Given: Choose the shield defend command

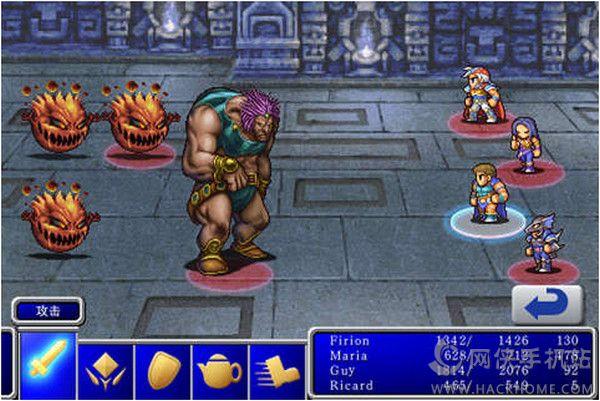Looking at the screenshot, I should 162,369.
